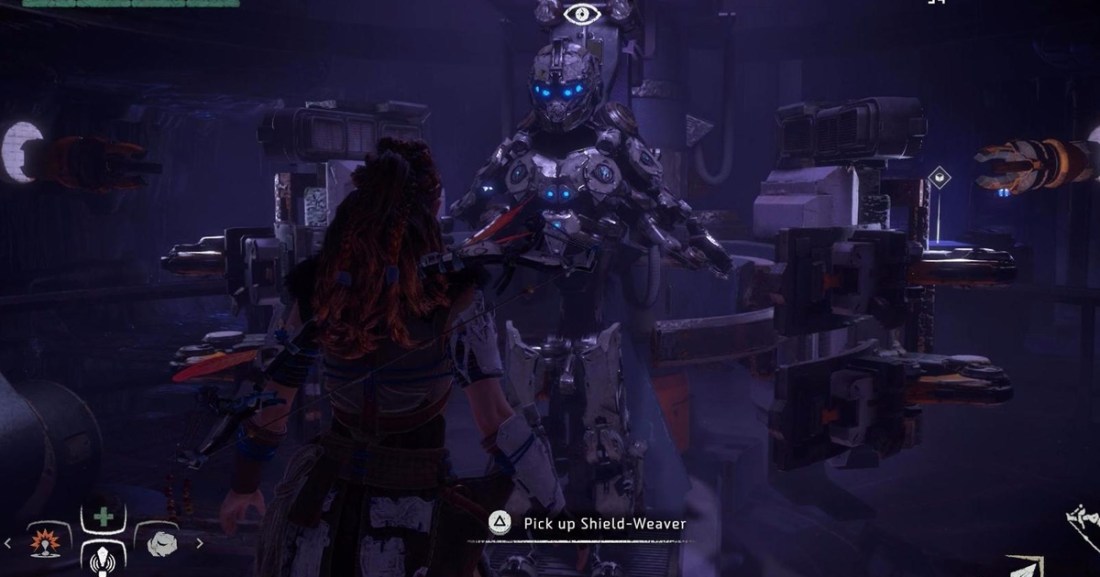The height and width of the screenshot is (577, 1100).
Task: Activate the lure call tool
Action: pos(104,558)
